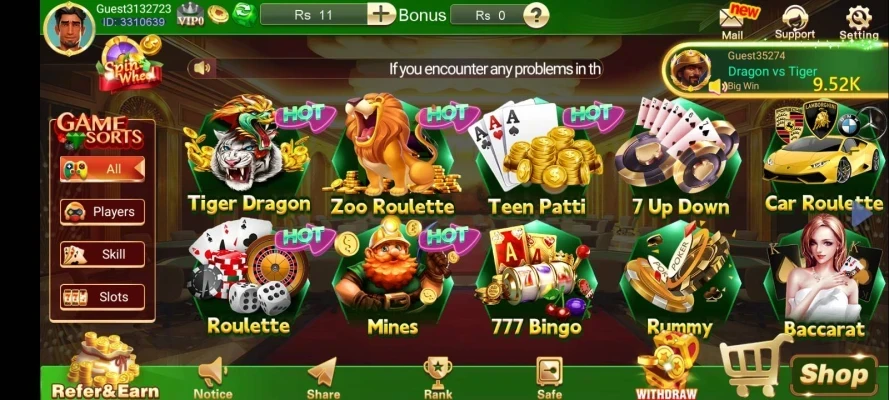Filter games by Players category
Viewport: 889px width, 400px height.
tap(102, 212)
